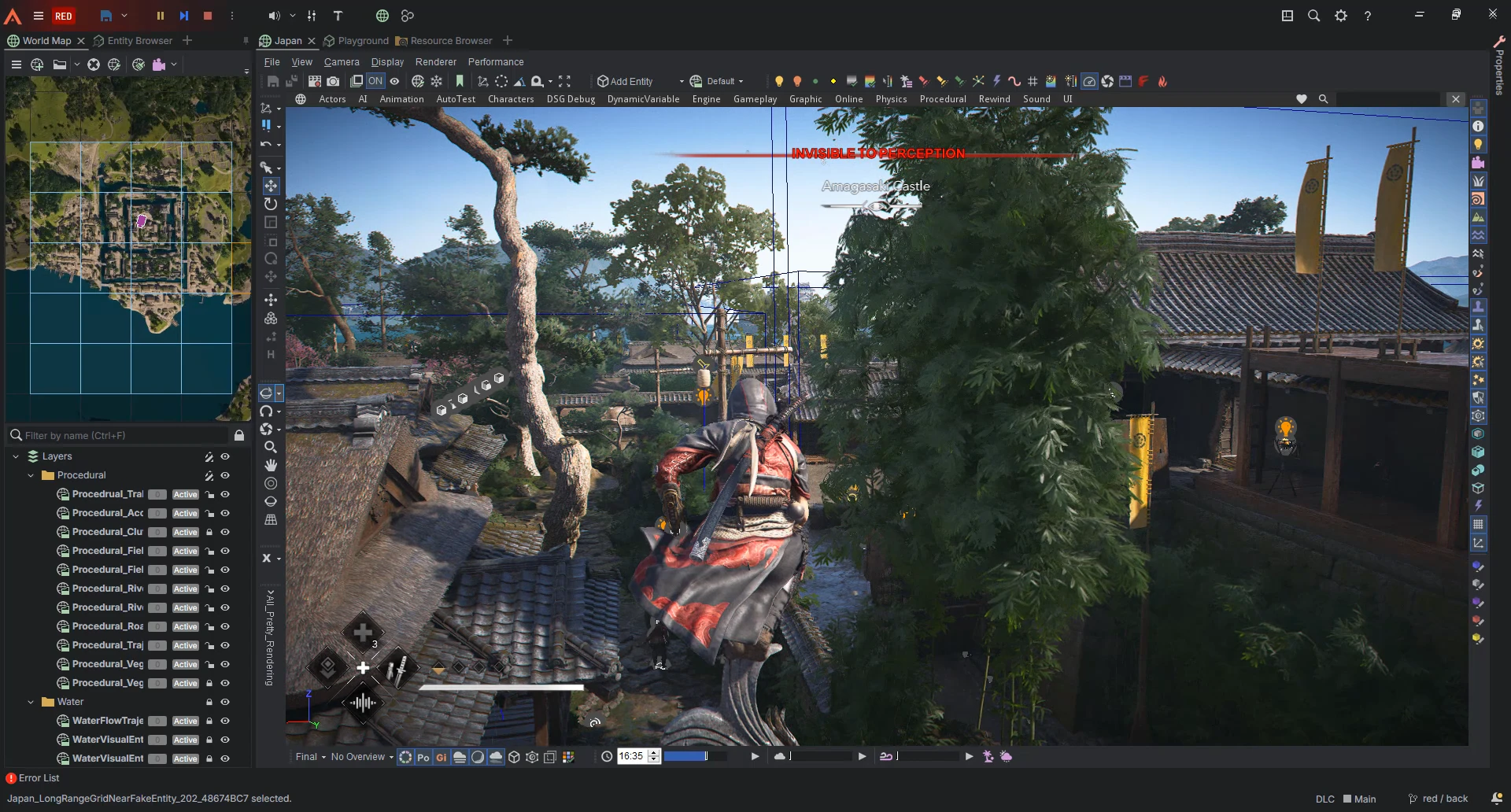Choose the Gameplay debug category
Viewport: 1511px width, 812px height.
tap(755, 99)
